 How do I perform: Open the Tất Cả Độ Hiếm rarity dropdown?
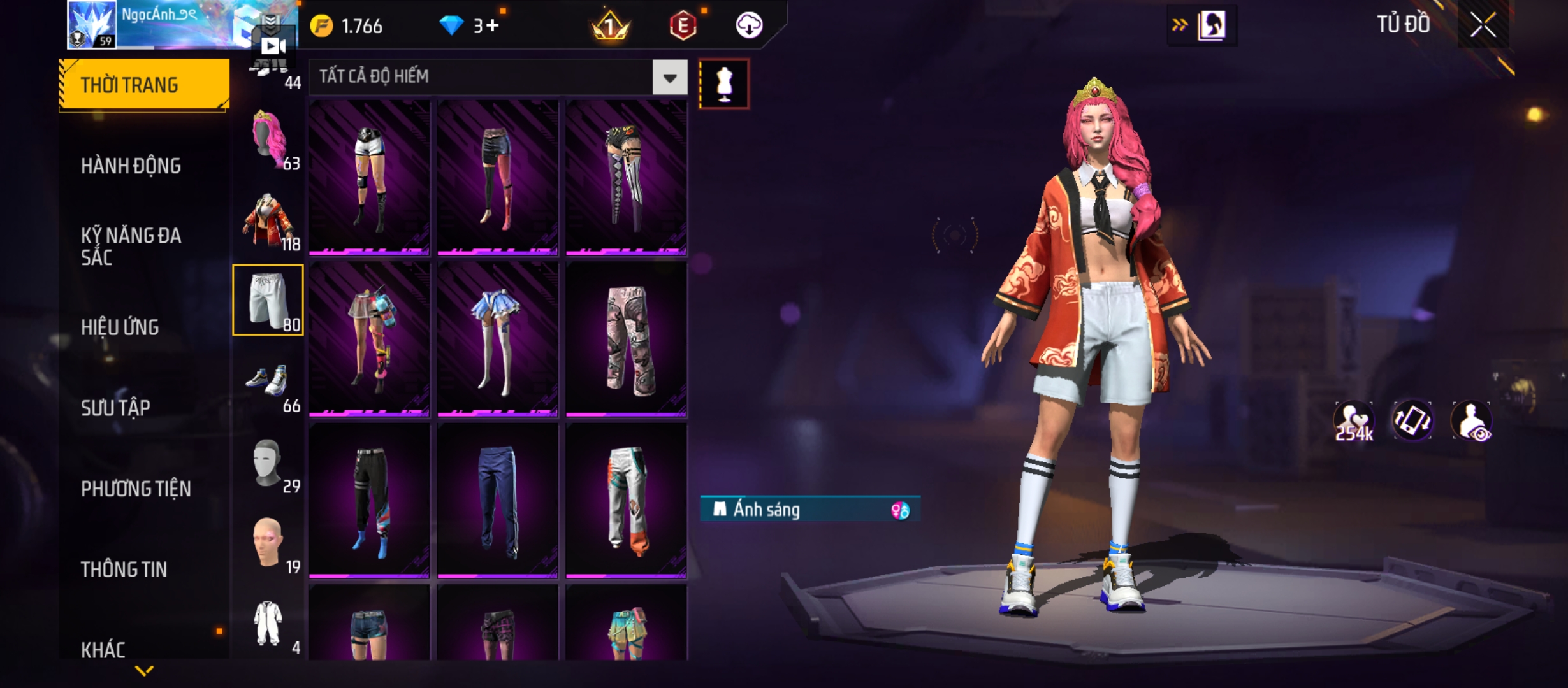pos(669,78)
